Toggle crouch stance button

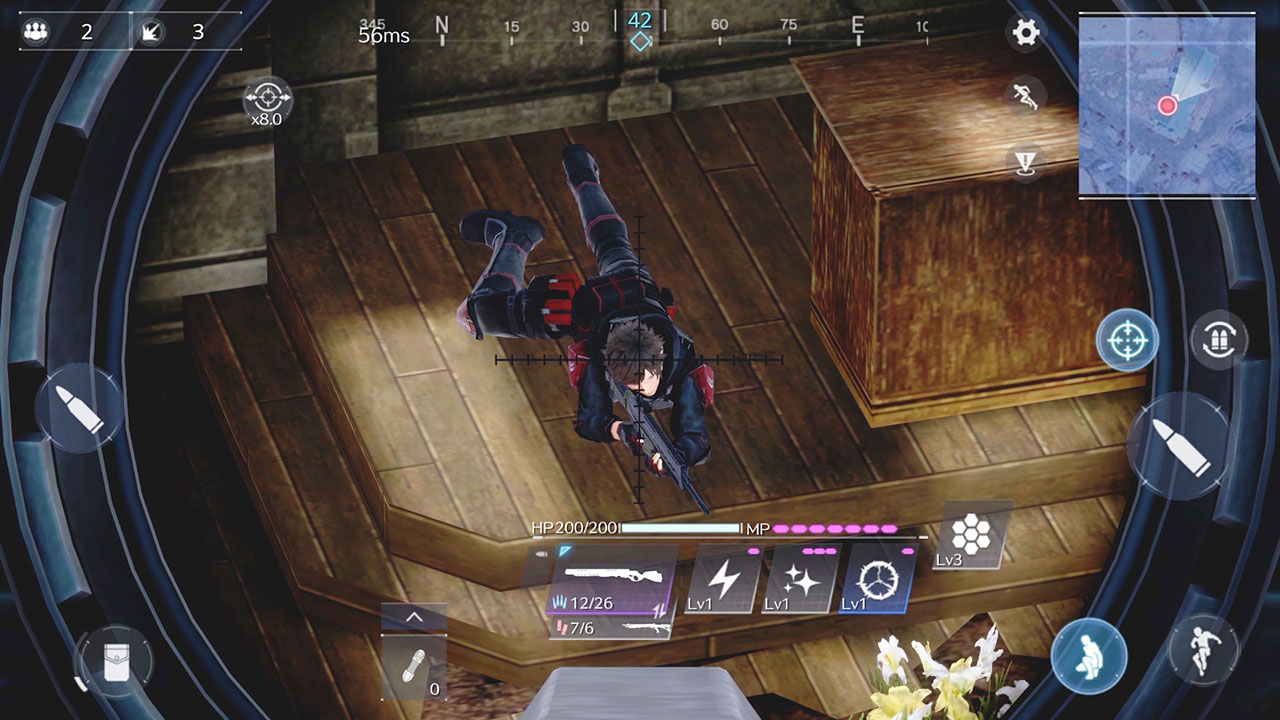click(x=1088, y=656)
